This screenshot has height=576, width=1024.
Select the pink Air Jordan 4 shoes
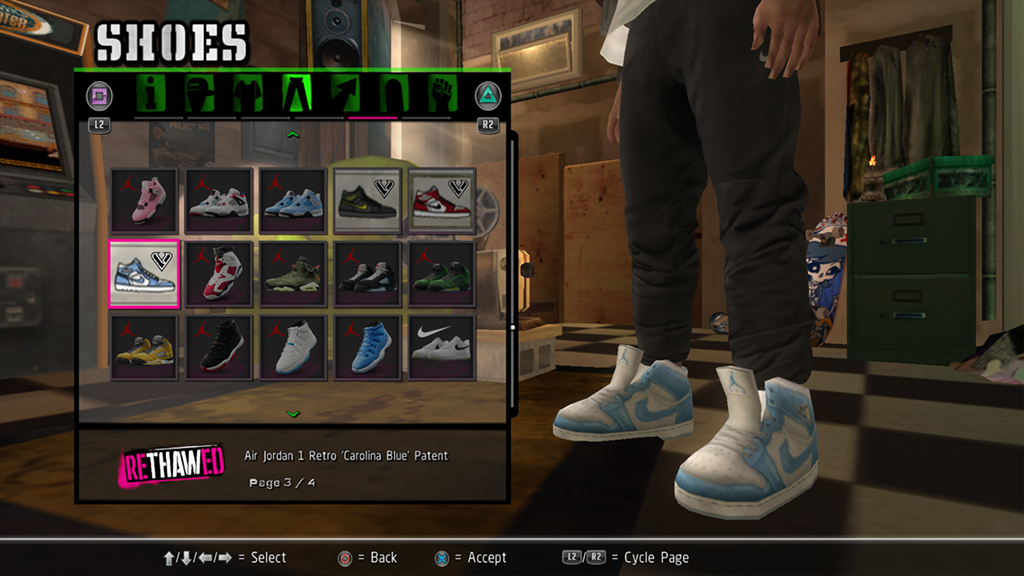[x=144, y=200]
